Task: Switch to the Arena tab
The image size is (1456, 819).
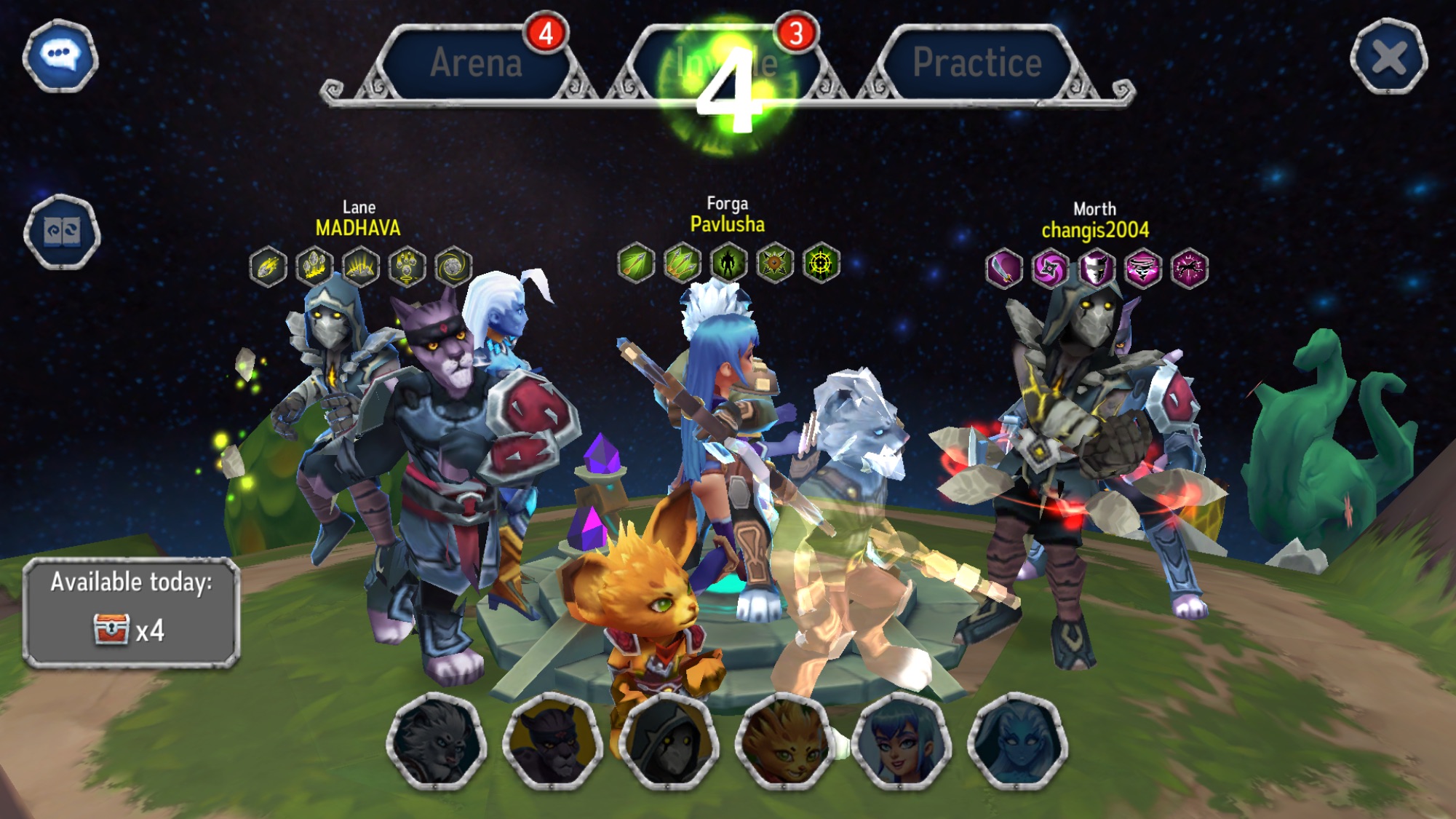Action: point(476,63)
